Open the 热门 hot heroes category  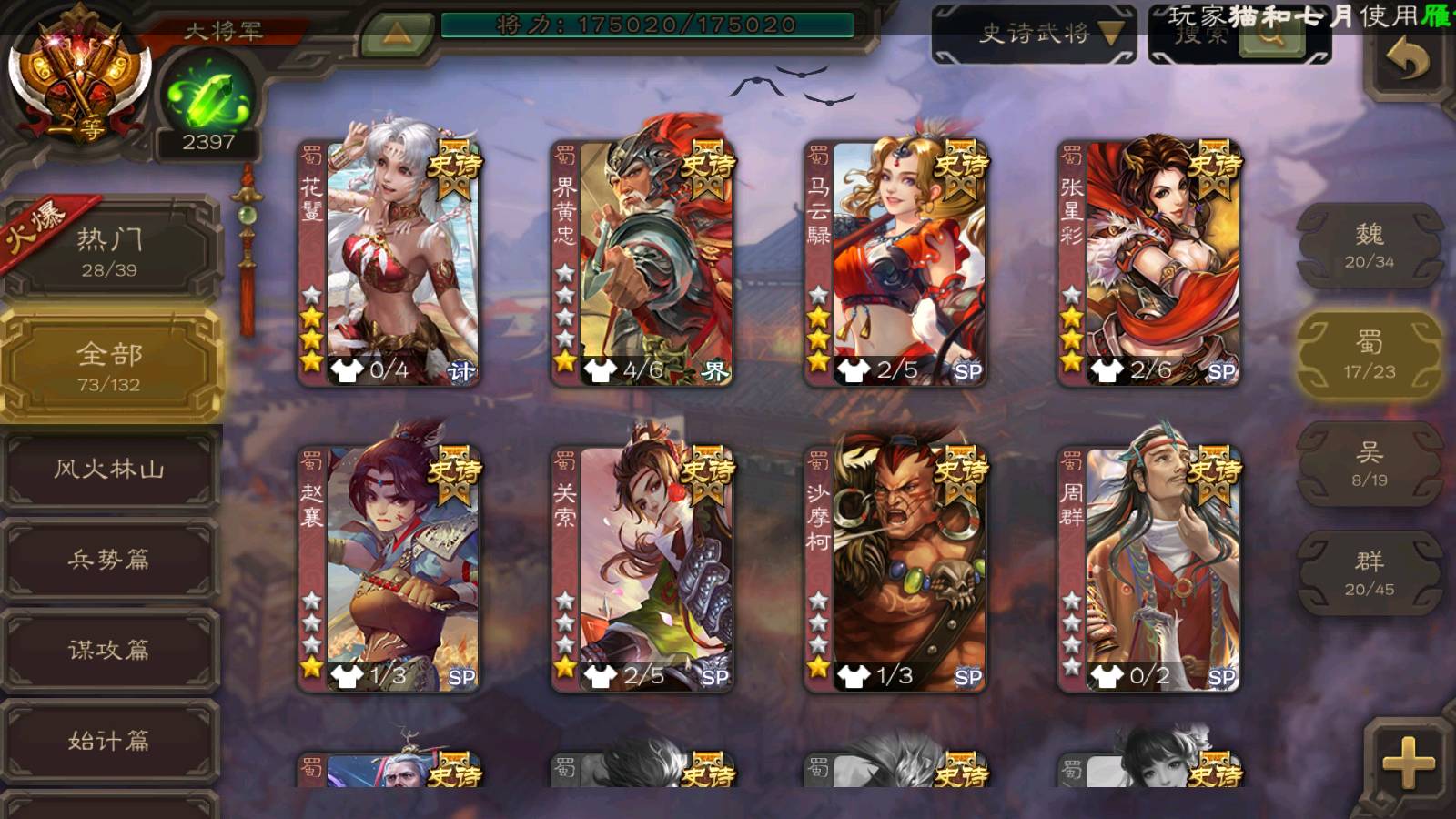(x=109, y=252)
